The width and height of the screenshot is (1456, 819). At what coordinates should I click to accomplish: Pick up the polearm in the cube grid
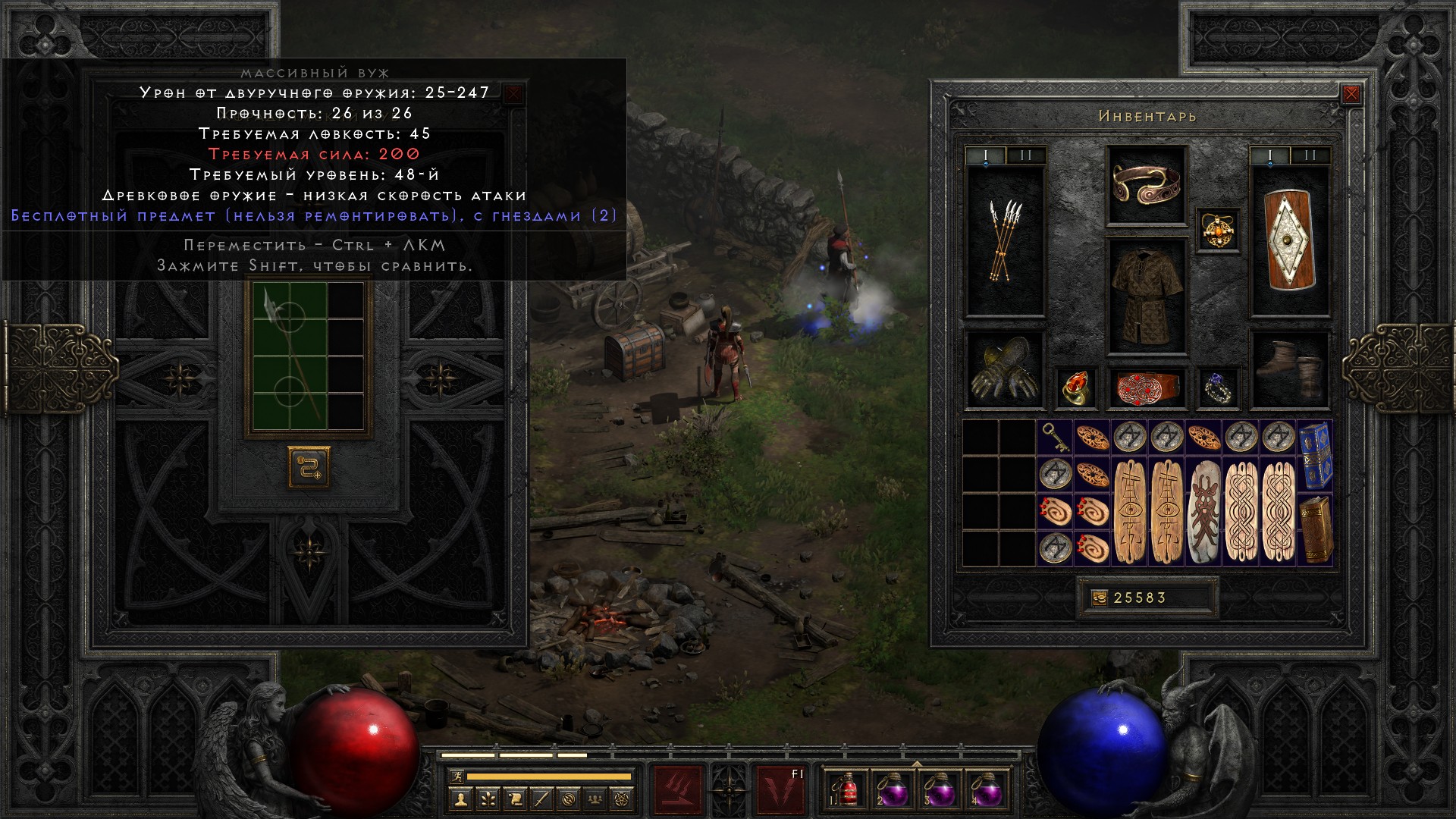(290, 355)
